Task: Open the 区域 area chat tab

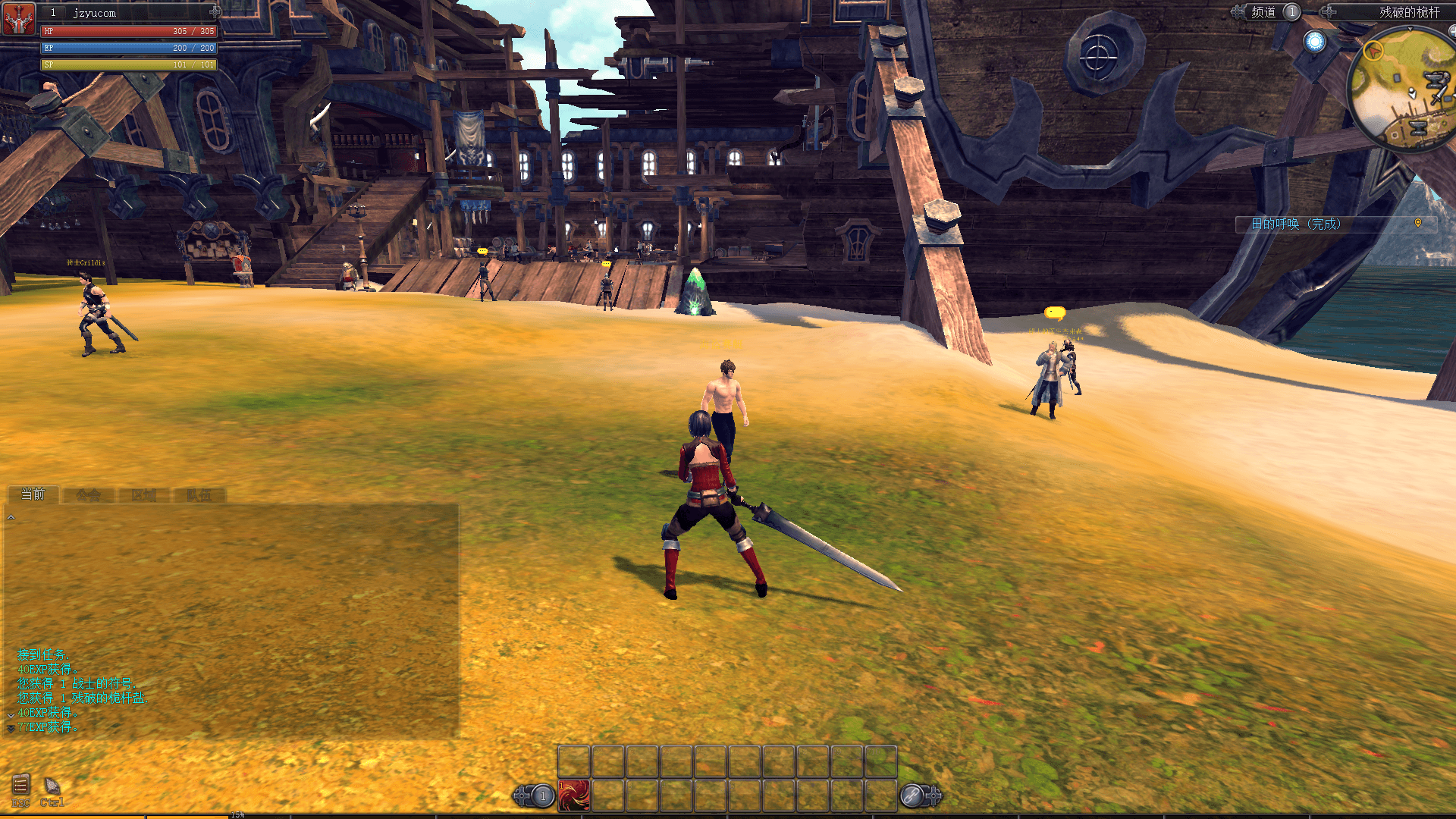Action: [x=143, y=495]
